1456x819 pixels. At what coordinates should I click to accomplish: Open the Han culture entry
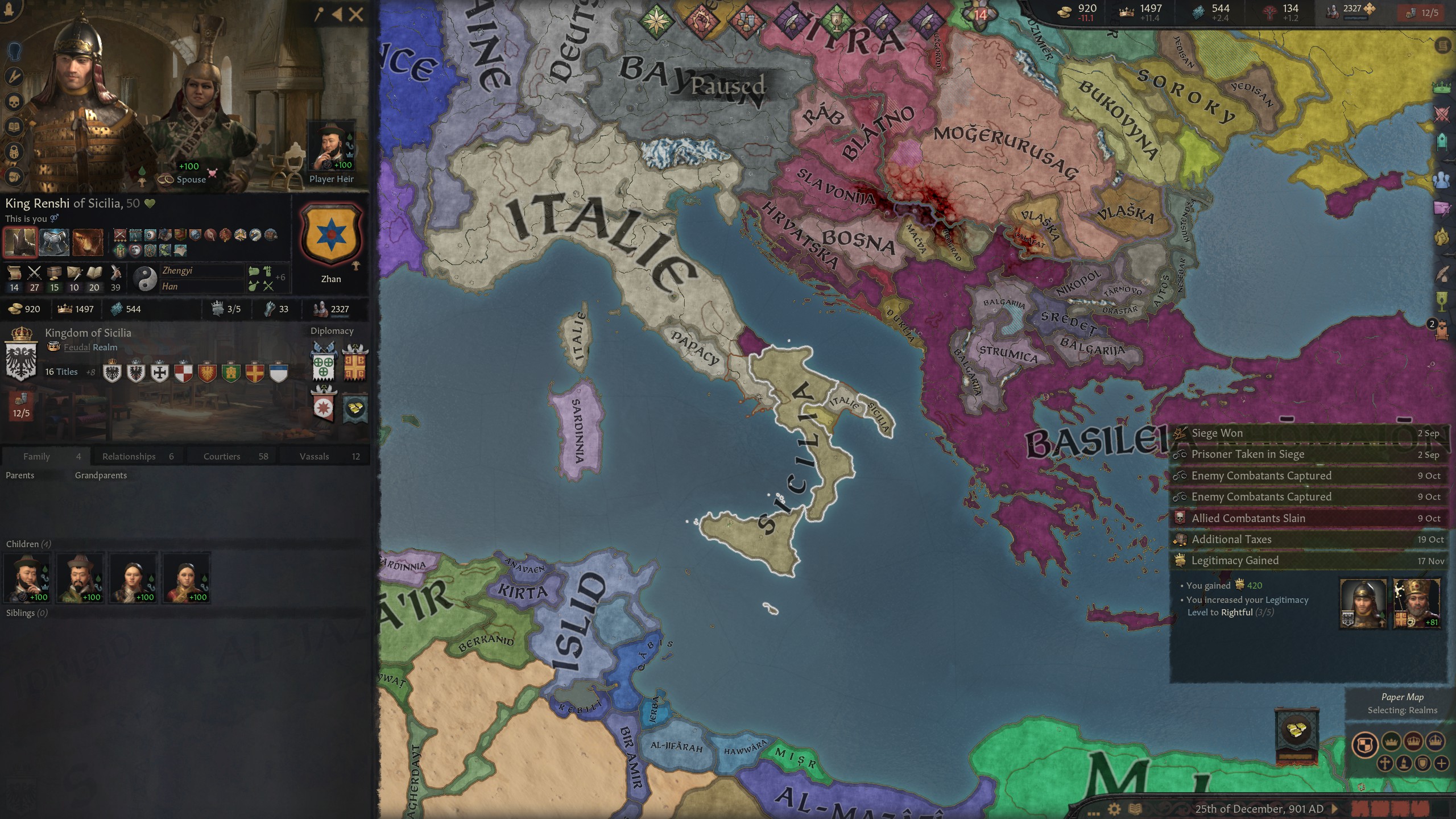coord(170,287)
